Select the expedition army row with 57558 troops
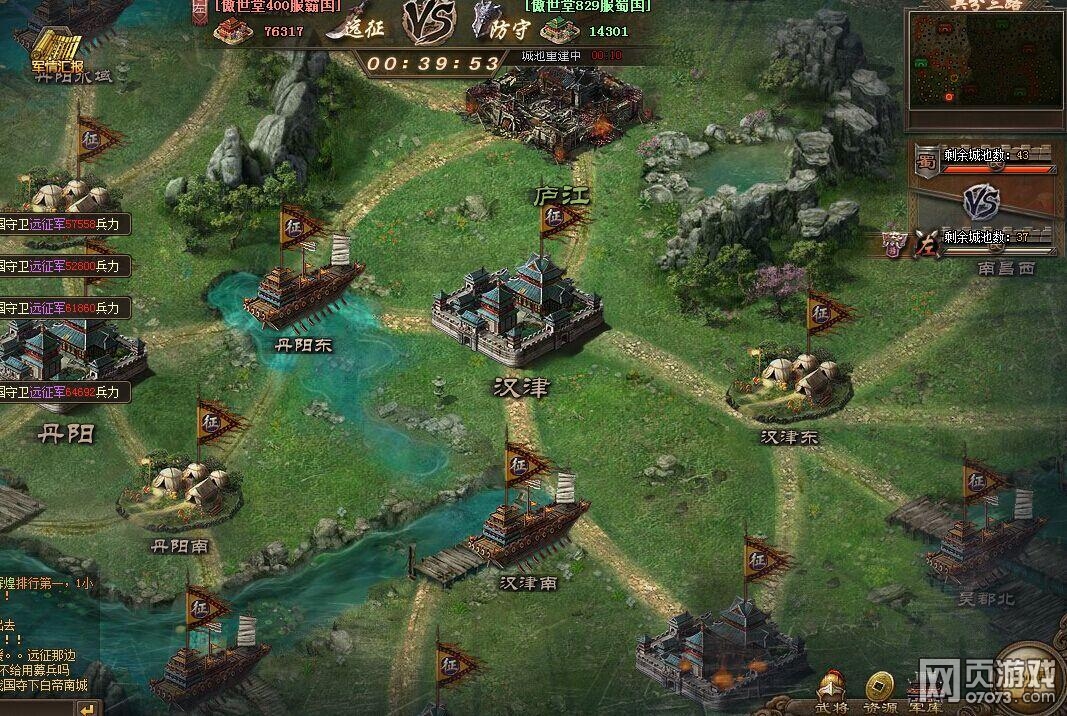The height and width of the screenshot is (716, 1067). click(64, 226)
